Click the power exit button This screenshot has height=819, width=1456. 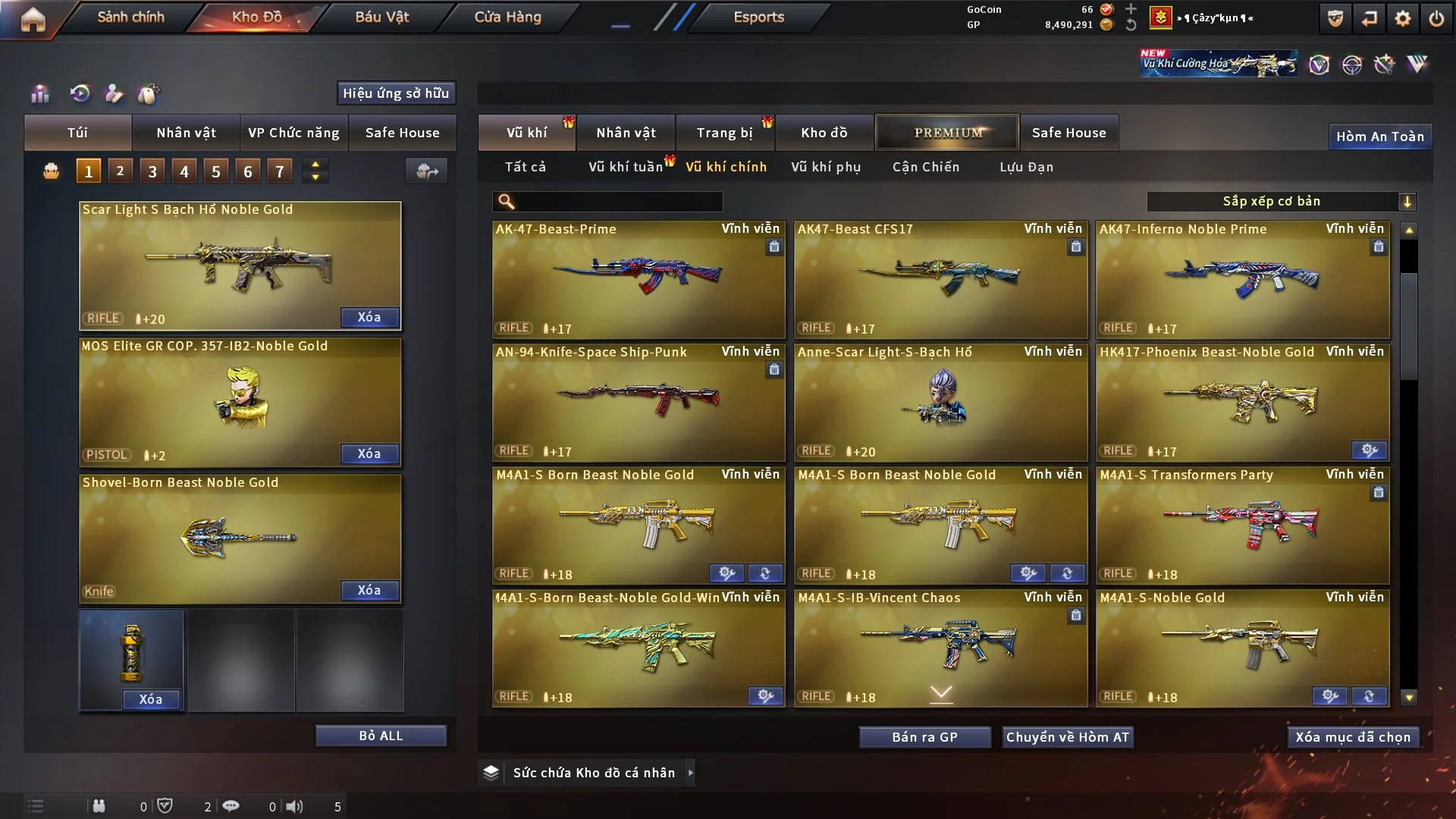pos(1436,18)
